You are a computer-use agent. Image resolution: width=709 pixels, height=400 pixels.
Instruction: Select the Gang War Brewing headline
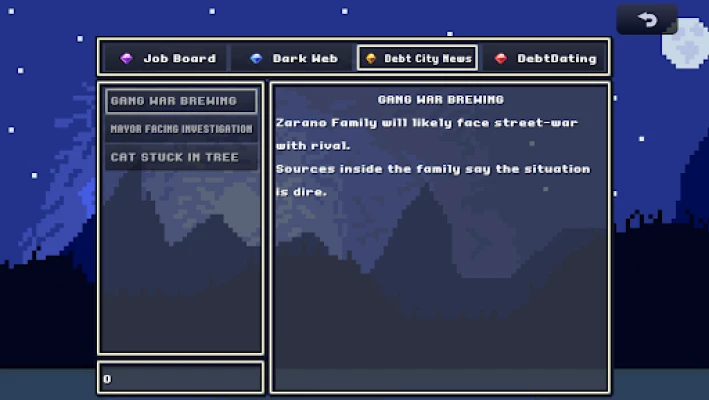point(181,101)
